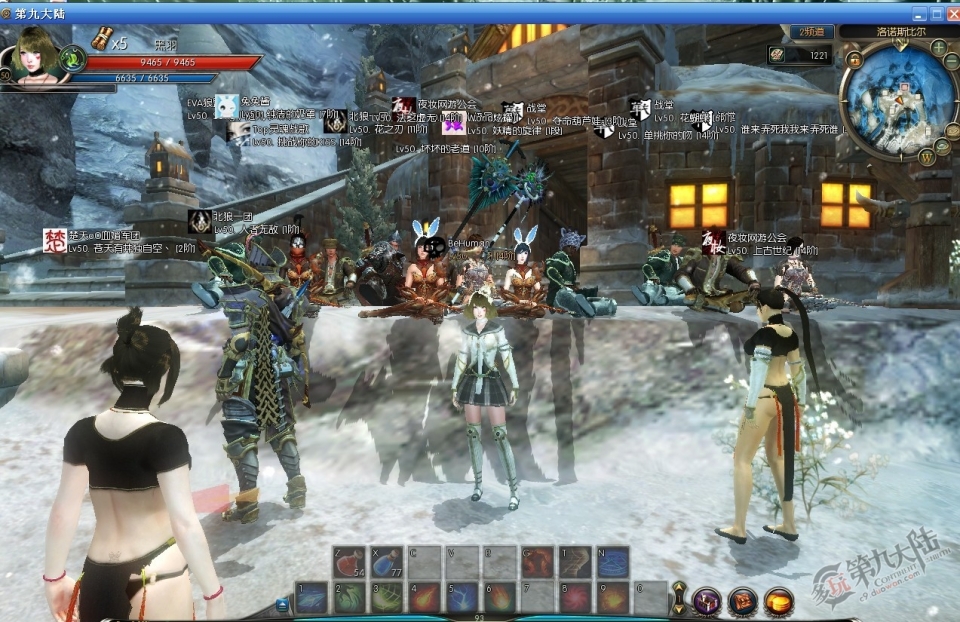The image size is (960, 622).
Task: Activate the fire streak skill in slot 4
Action: click(x=424, y=598)
